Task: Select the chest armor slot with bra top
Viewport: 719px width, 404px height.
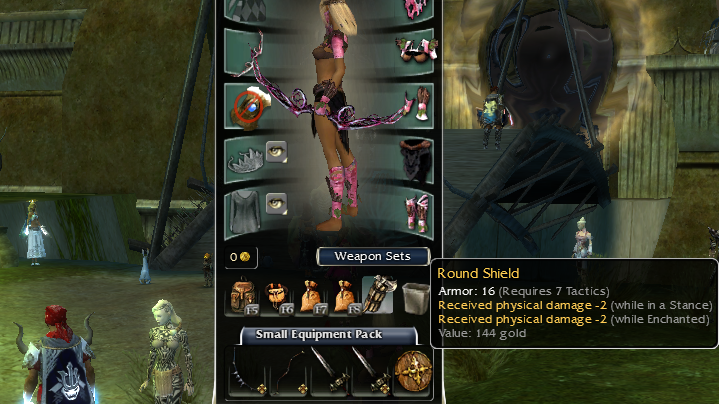Action: click(412, 47)
